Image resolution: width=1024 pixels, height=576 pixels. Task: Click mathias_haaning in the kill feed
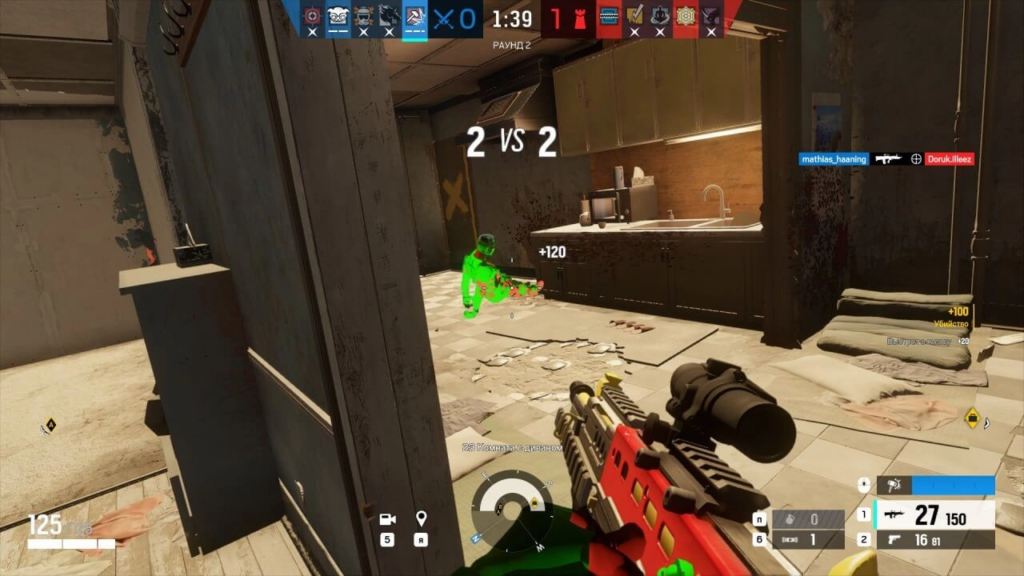click(x=833, y=159)
